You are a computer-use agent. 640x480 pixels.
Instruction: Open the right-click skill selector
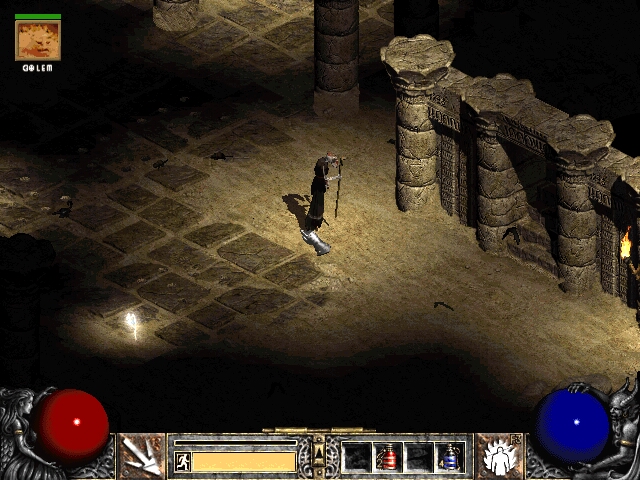(497, 456)
